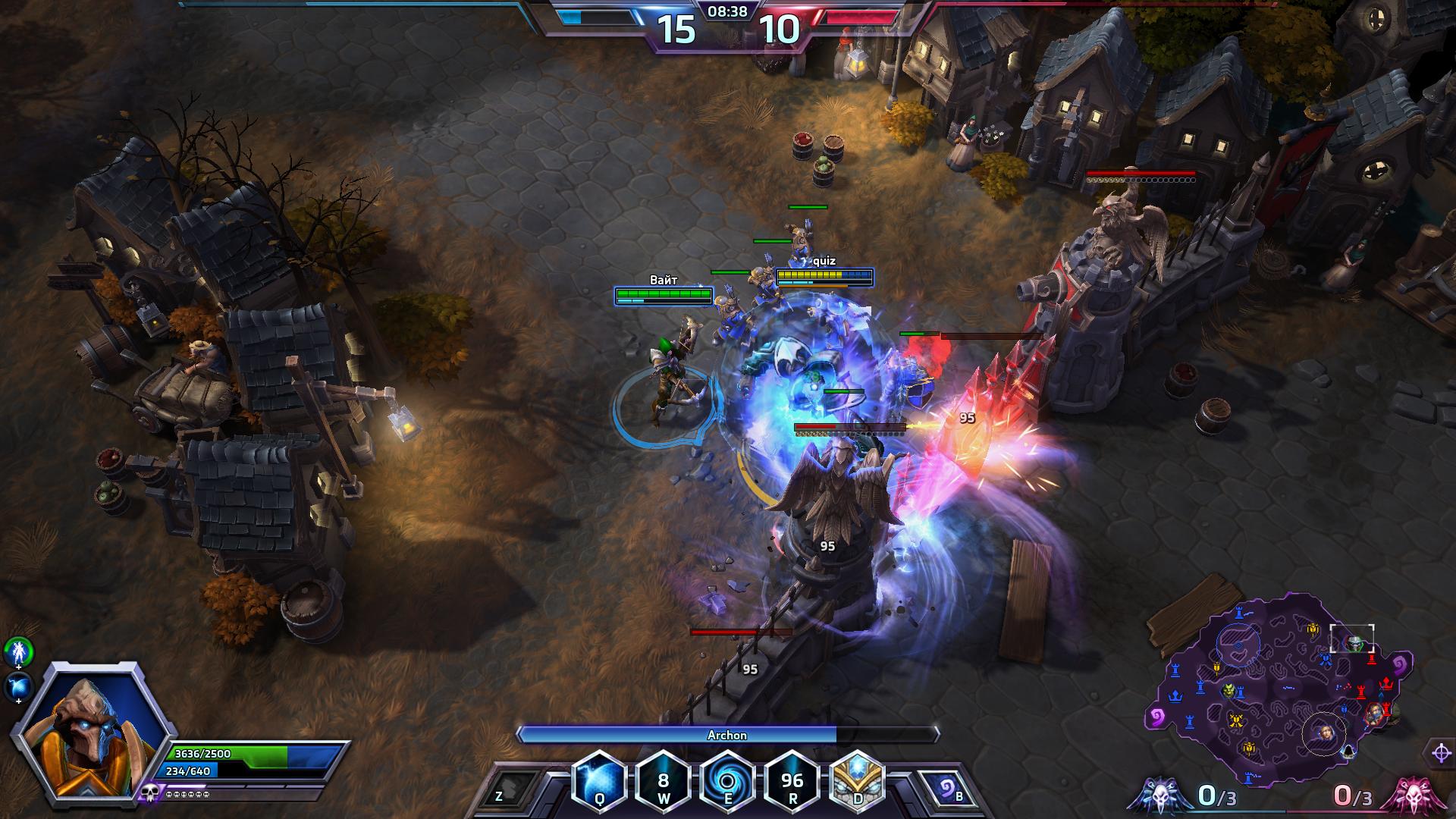Select the green-ringed humanoid buff icon
1456x819 pixels.
(x=18, y=651)
